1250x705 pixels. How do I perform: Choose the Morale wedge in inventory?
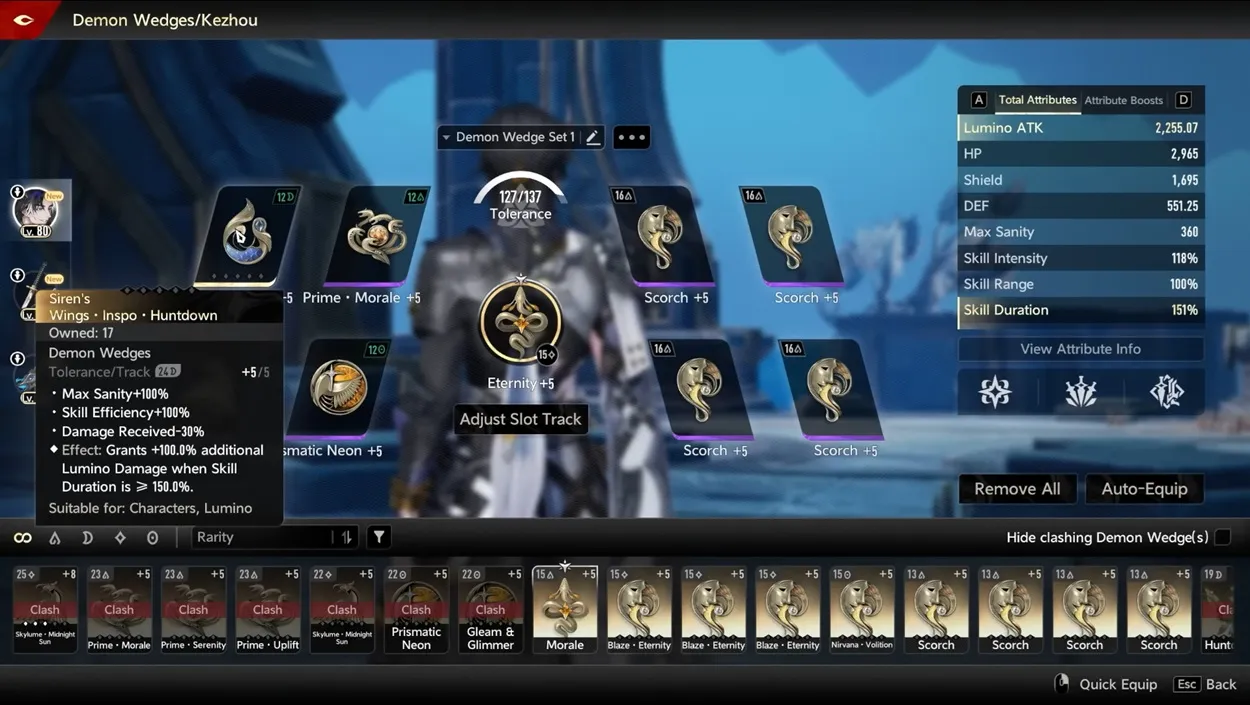(x=565, y=608)
